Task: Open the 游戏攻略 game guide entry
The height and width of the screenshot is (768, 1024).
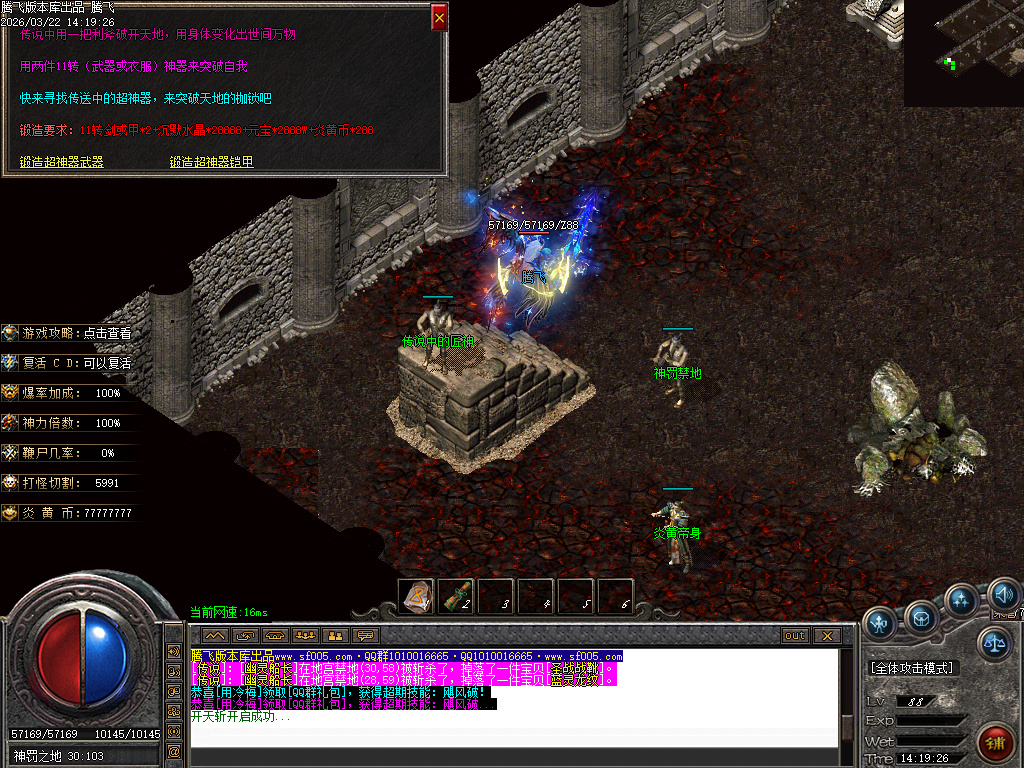Action: (69, 333)
